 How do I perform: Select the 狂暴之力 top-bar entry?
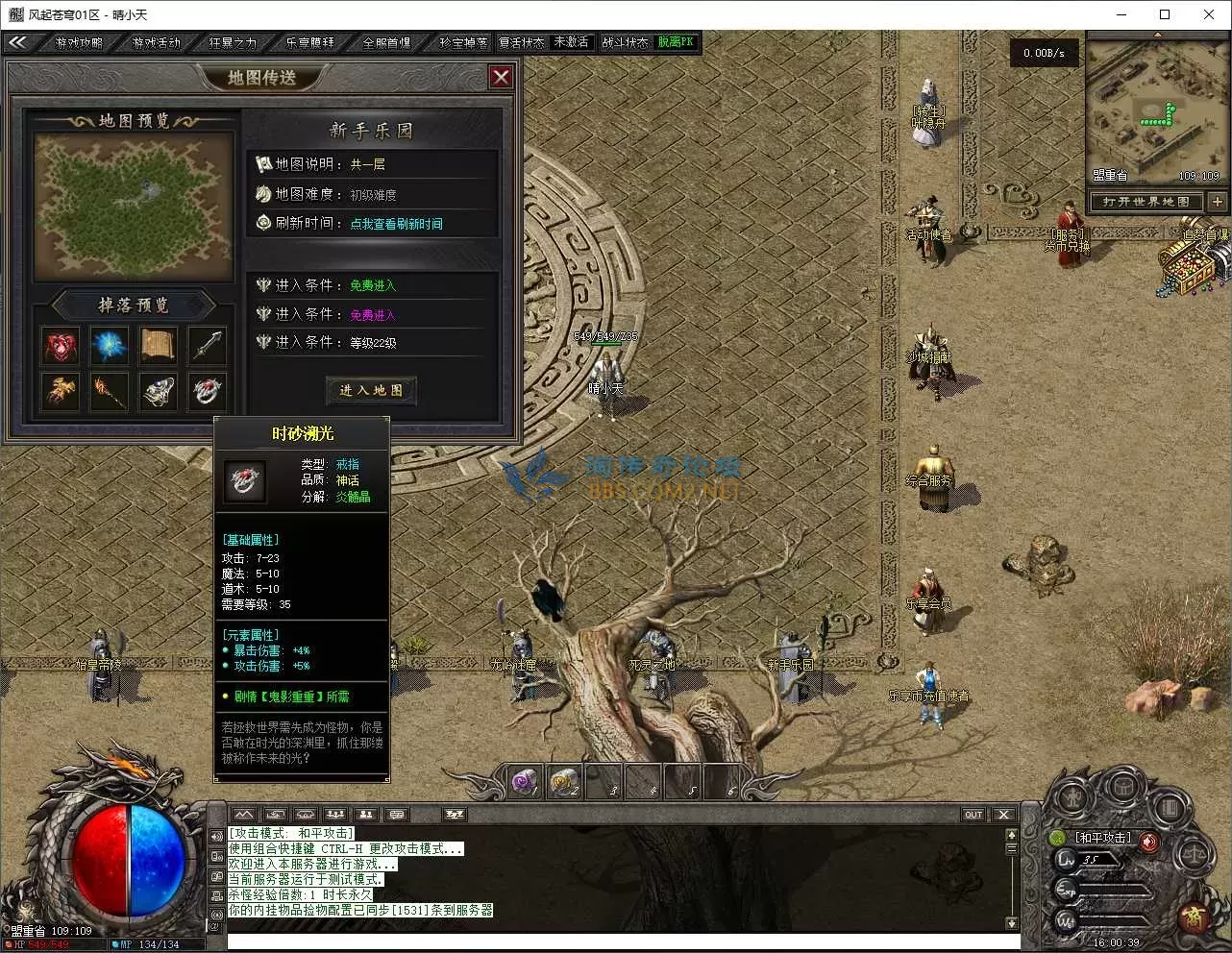tap(233, 42)
